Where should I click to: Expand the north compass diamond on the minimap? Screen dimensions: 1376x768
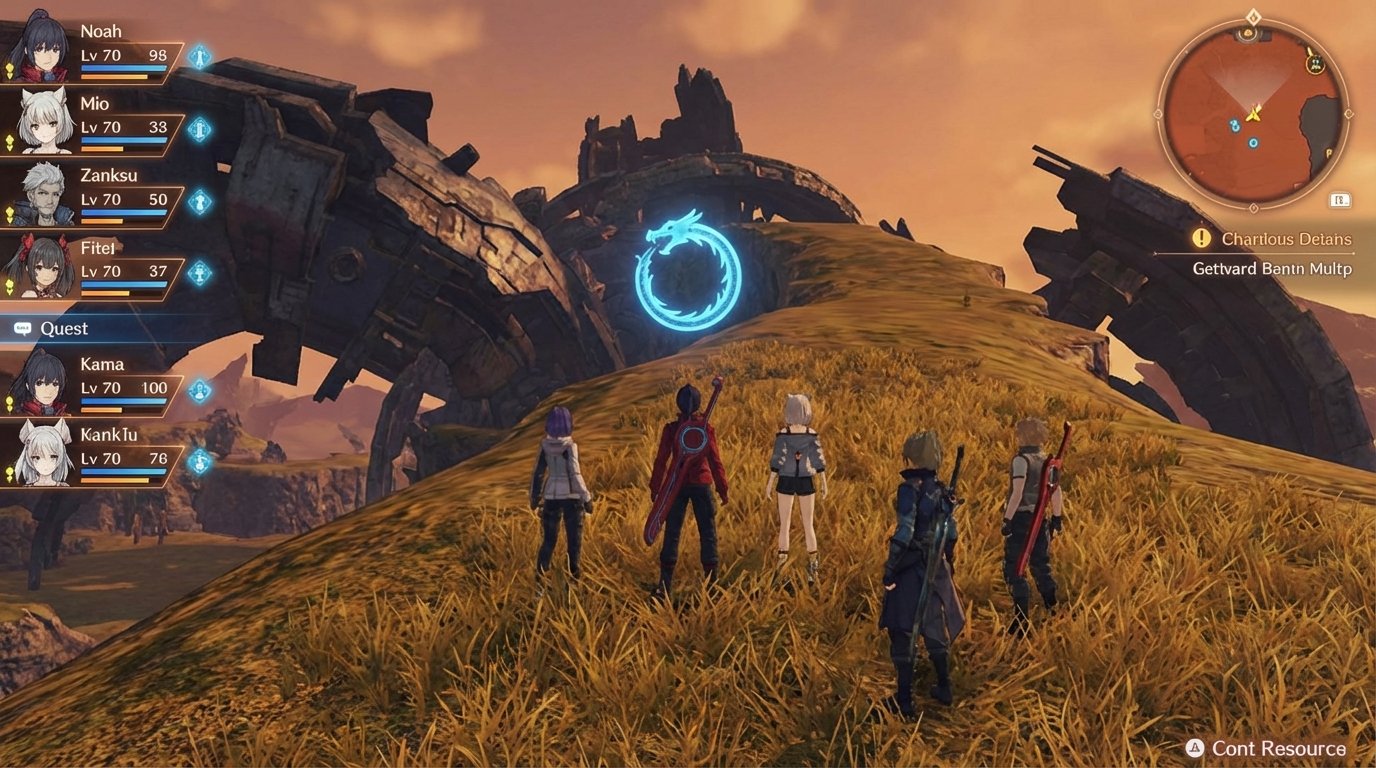click(1253, 16)
